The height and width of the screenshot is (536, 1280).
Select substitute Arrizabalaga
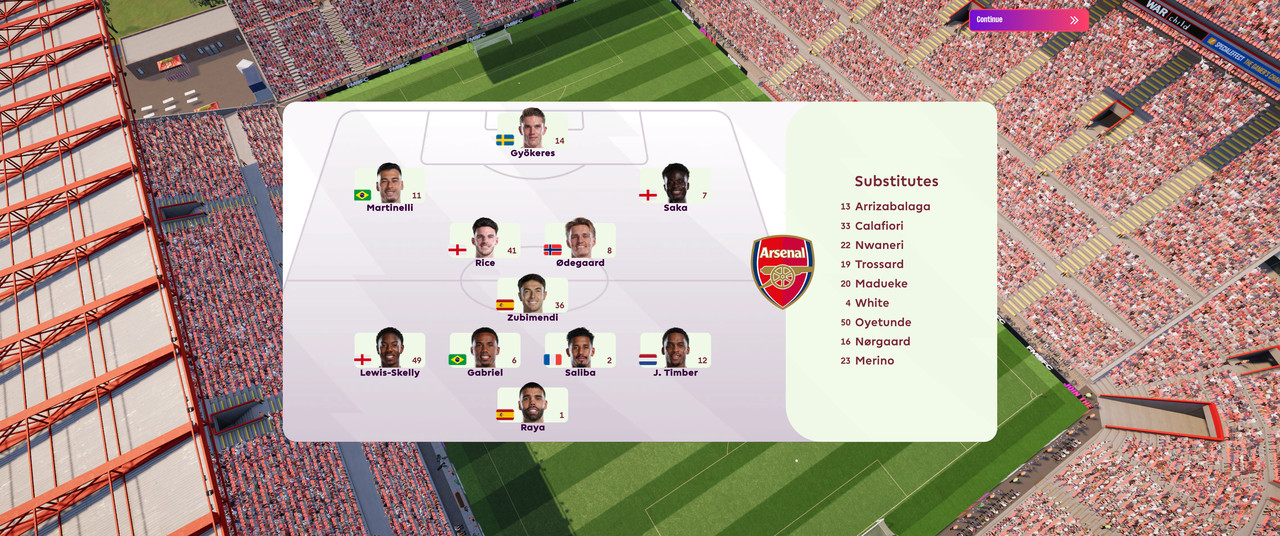point(892,207)
